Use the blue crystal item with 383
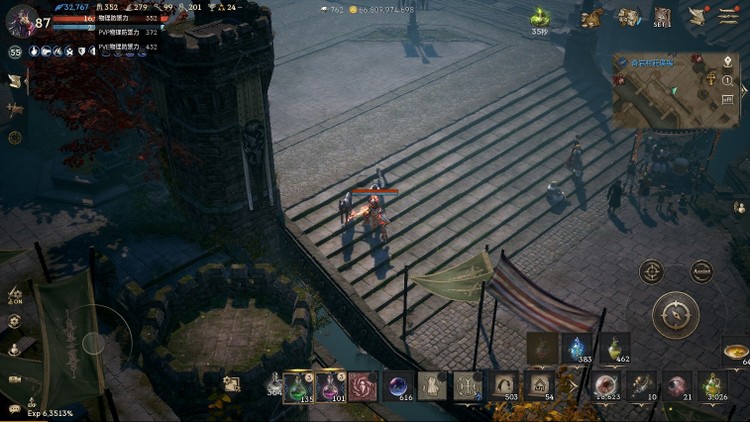The width and height of the screenshot is (750, 422). [x=577, y=347]
